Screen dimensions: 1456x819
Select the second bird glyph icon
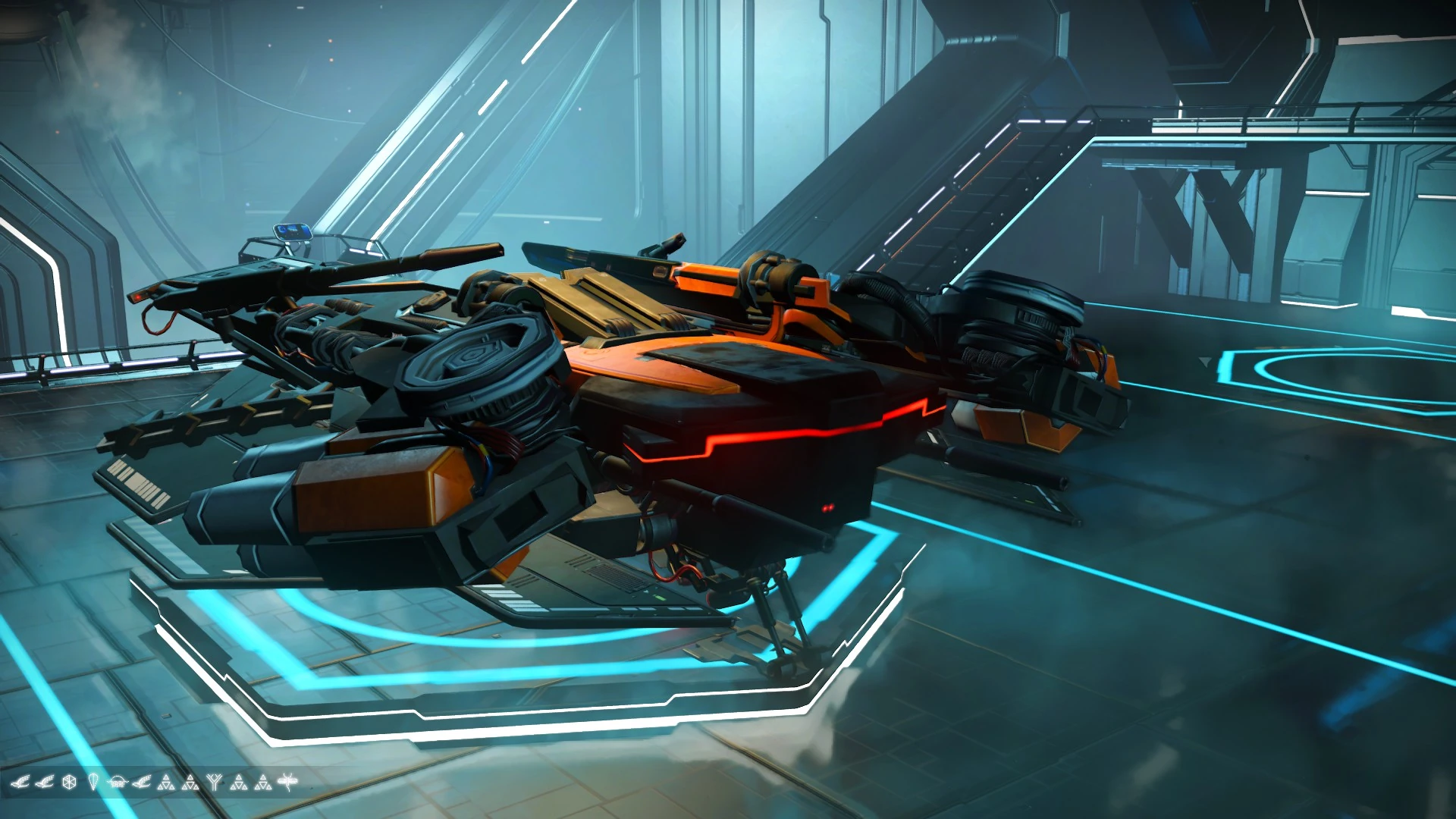pos(45,783)
